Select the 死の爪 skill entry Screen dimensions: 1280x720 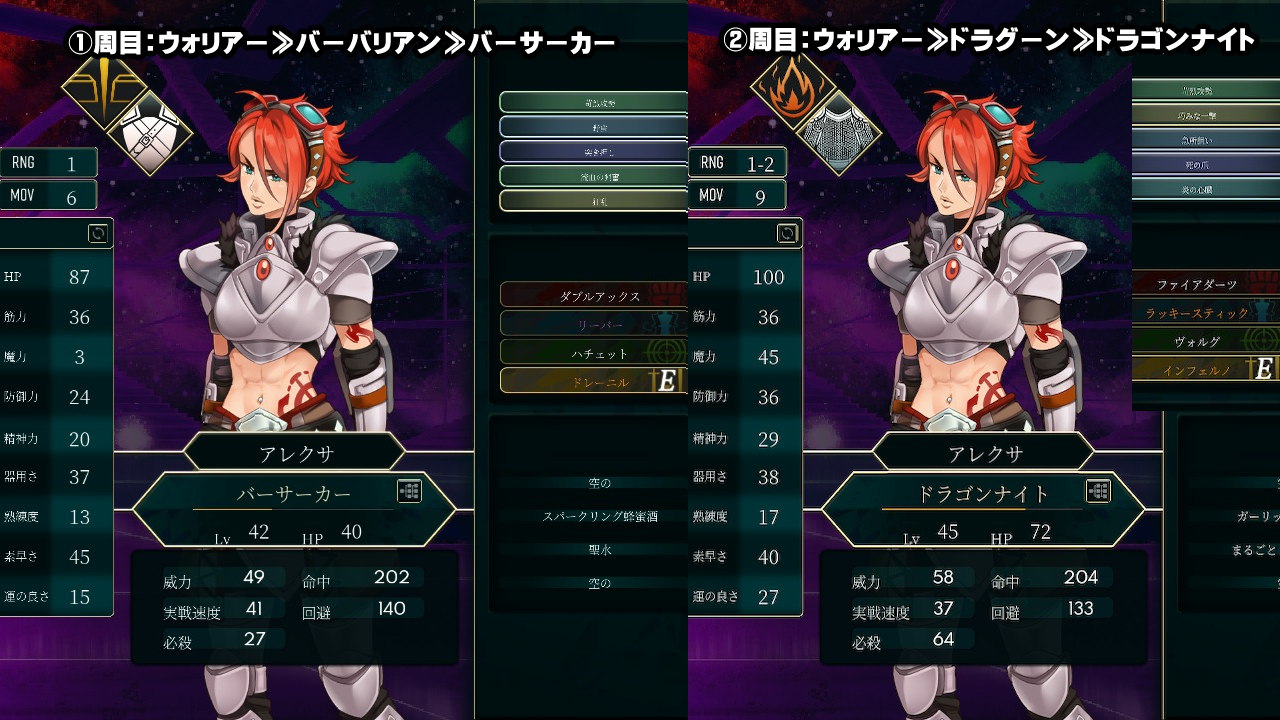1203,163
